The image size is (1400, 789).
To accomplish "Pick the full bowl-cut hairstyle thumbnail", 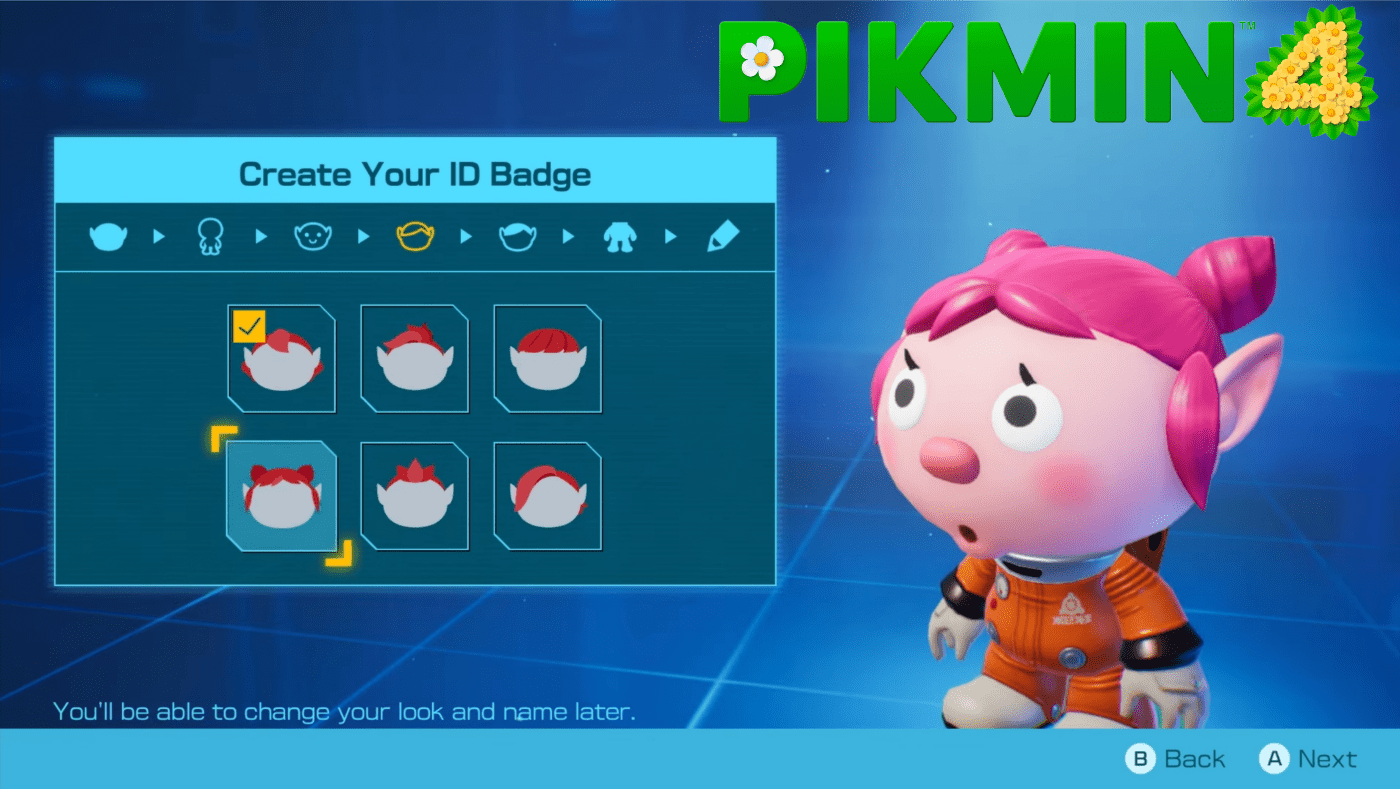I will point(547,360).
